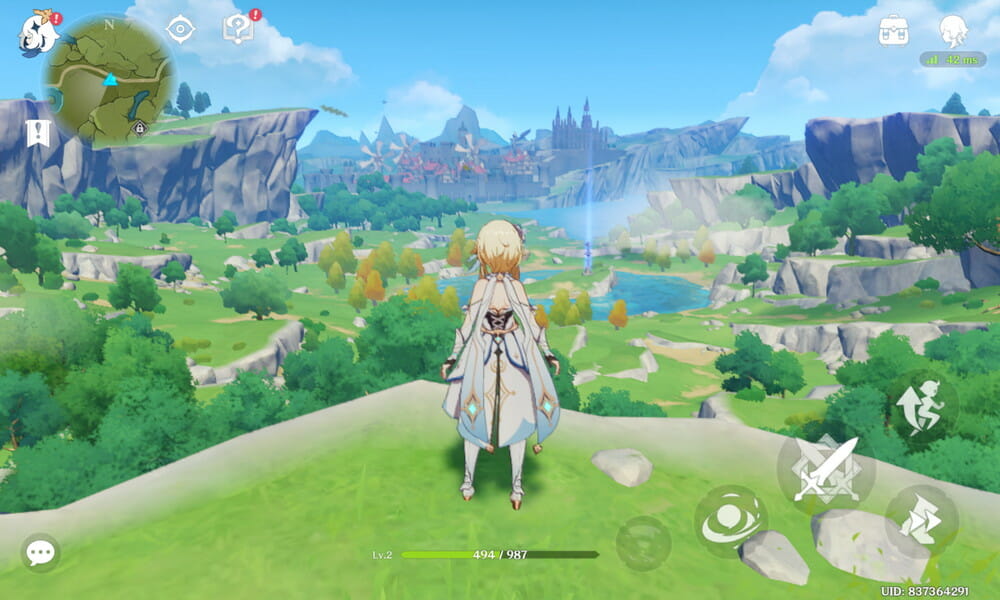The height and width of the screenshot is (600, 1000).
Task: Tap the faded round button beside the HP bar
Action: click(x=643, y=543)
